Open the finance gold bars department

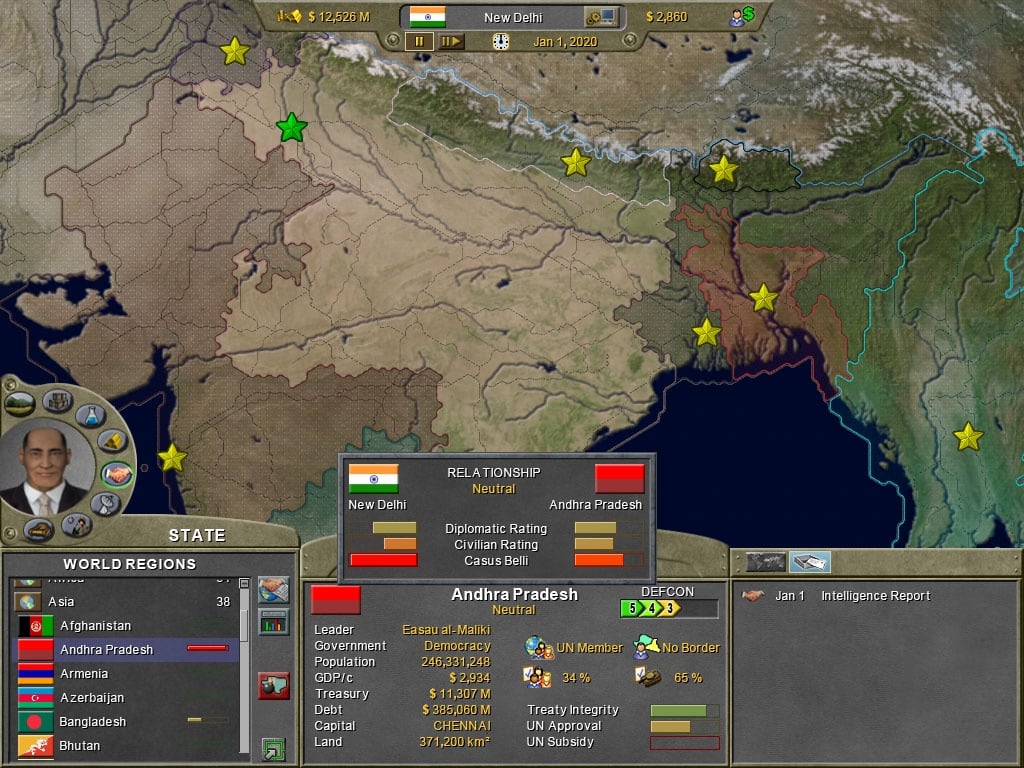114,441
